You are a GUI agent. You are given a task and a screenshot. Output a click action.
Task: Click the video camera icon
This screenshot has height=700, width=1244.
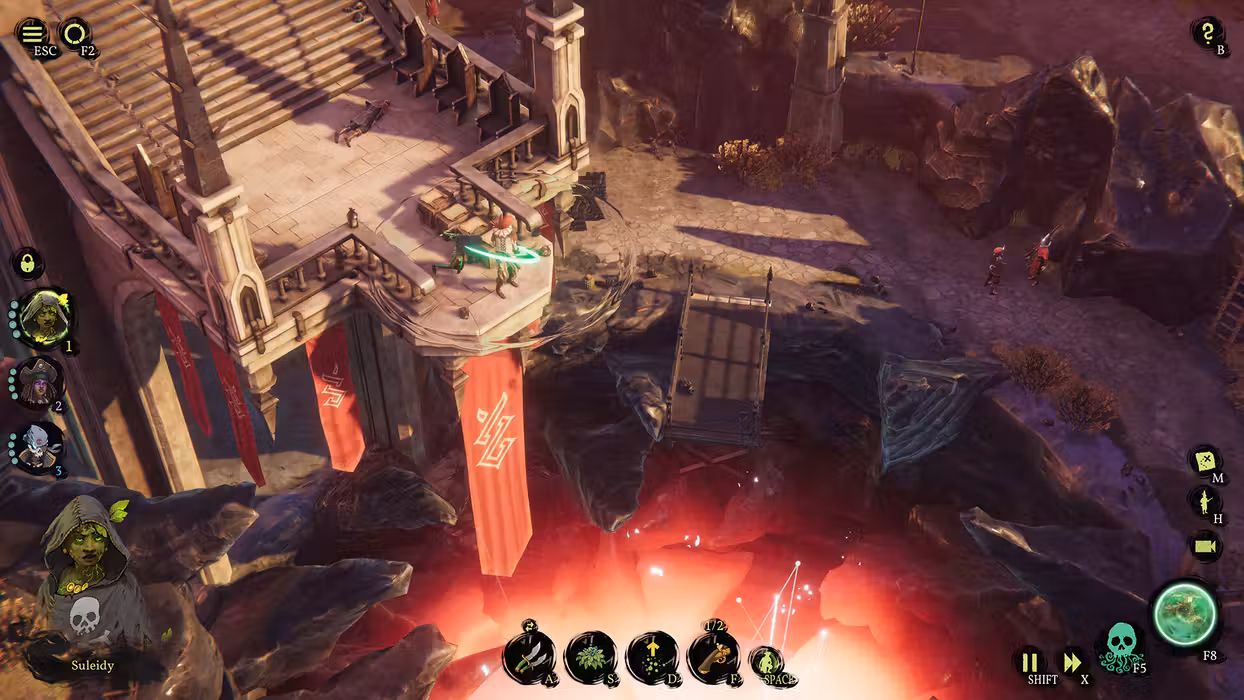pos(1205,545)
